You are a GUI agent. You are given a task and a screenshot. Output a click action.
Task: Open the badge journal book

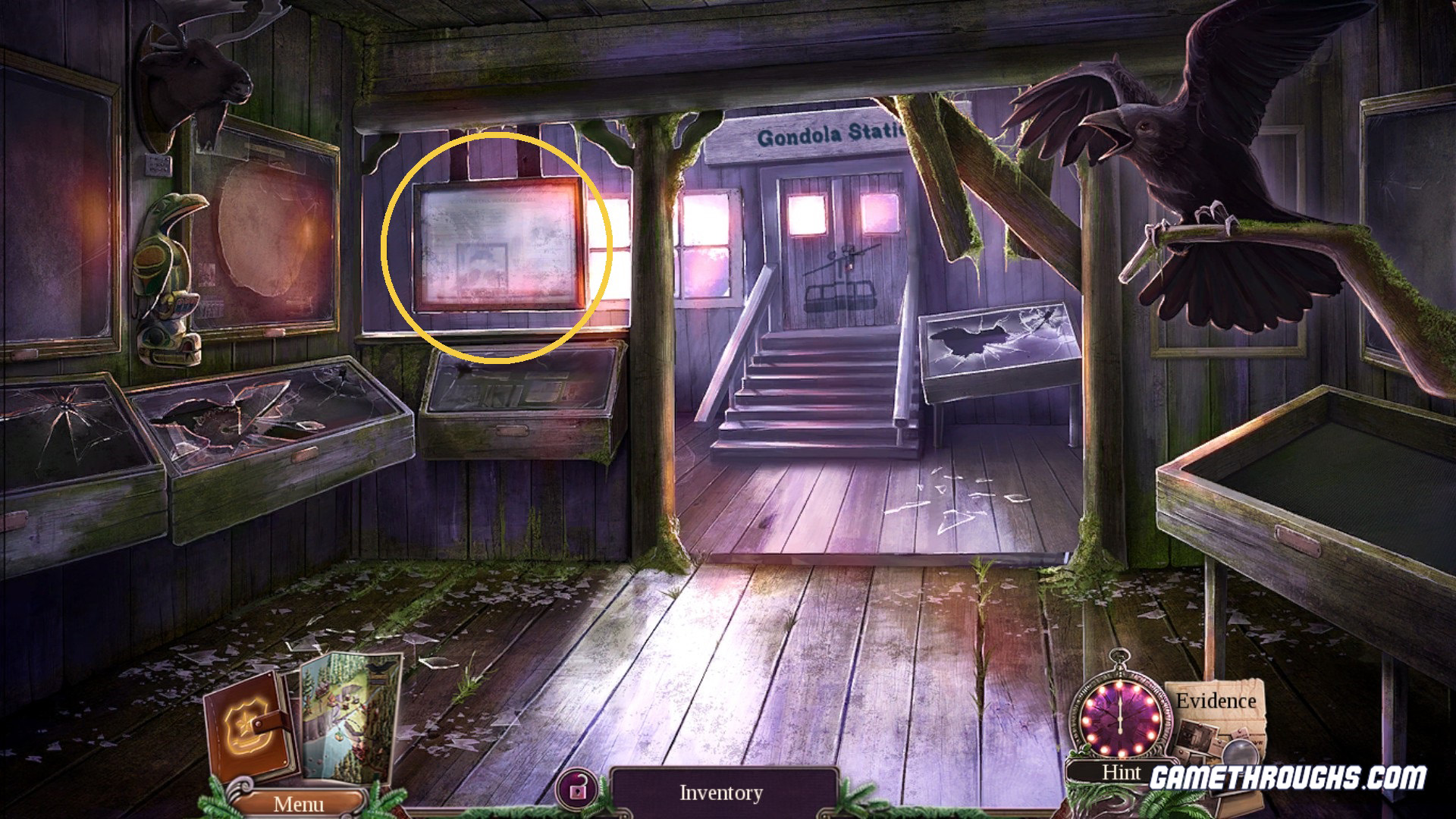246,730
